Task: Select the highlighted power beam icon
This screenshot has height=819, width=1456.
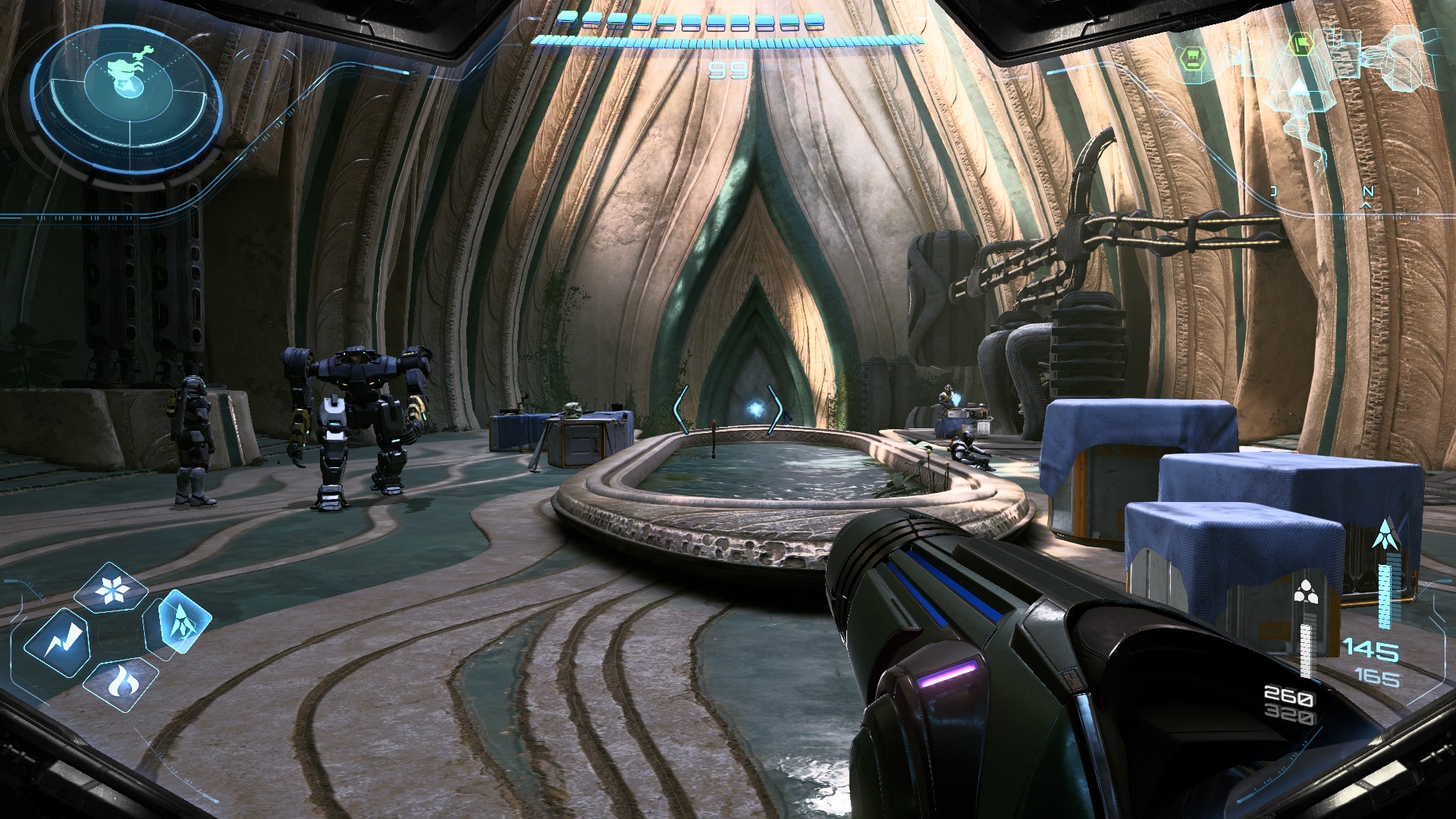Action: tap(177, 623)
